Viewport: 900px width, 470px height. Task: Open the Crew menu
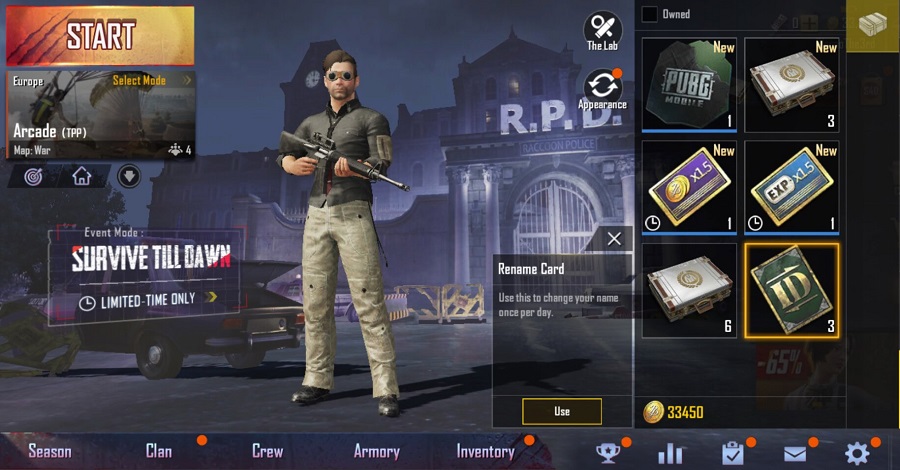click(267, 451)
